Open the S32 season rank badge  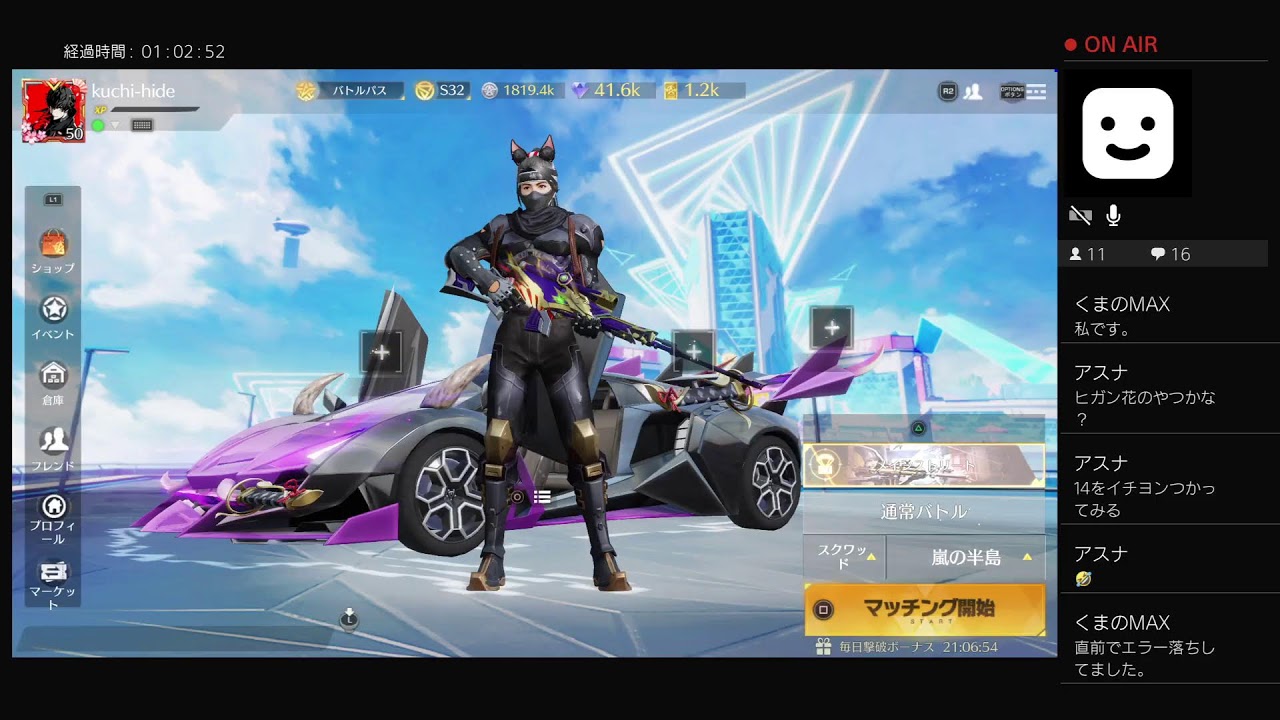[442, 90]
